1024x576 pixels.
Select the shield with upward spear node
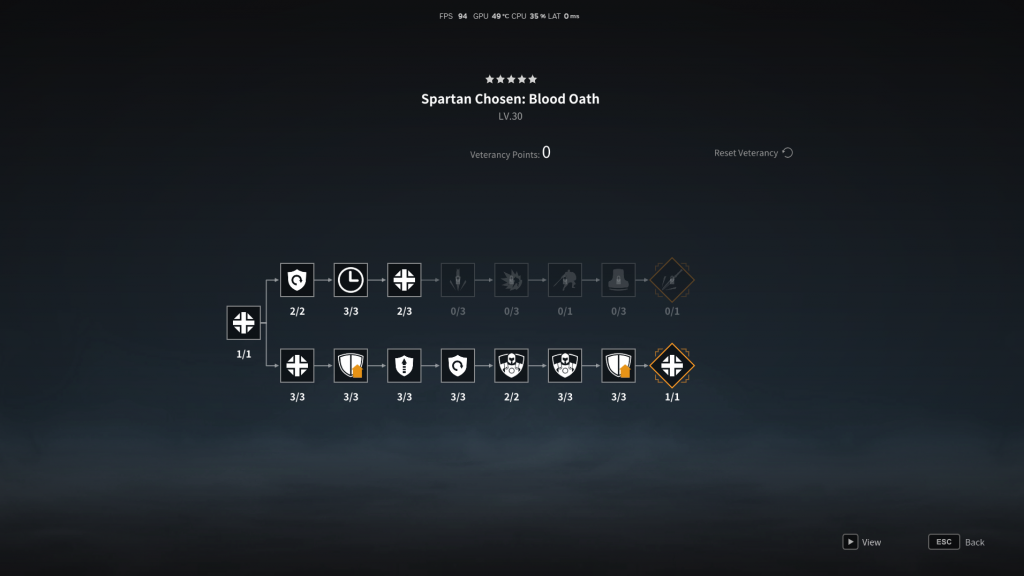click(x=404, y=366)
